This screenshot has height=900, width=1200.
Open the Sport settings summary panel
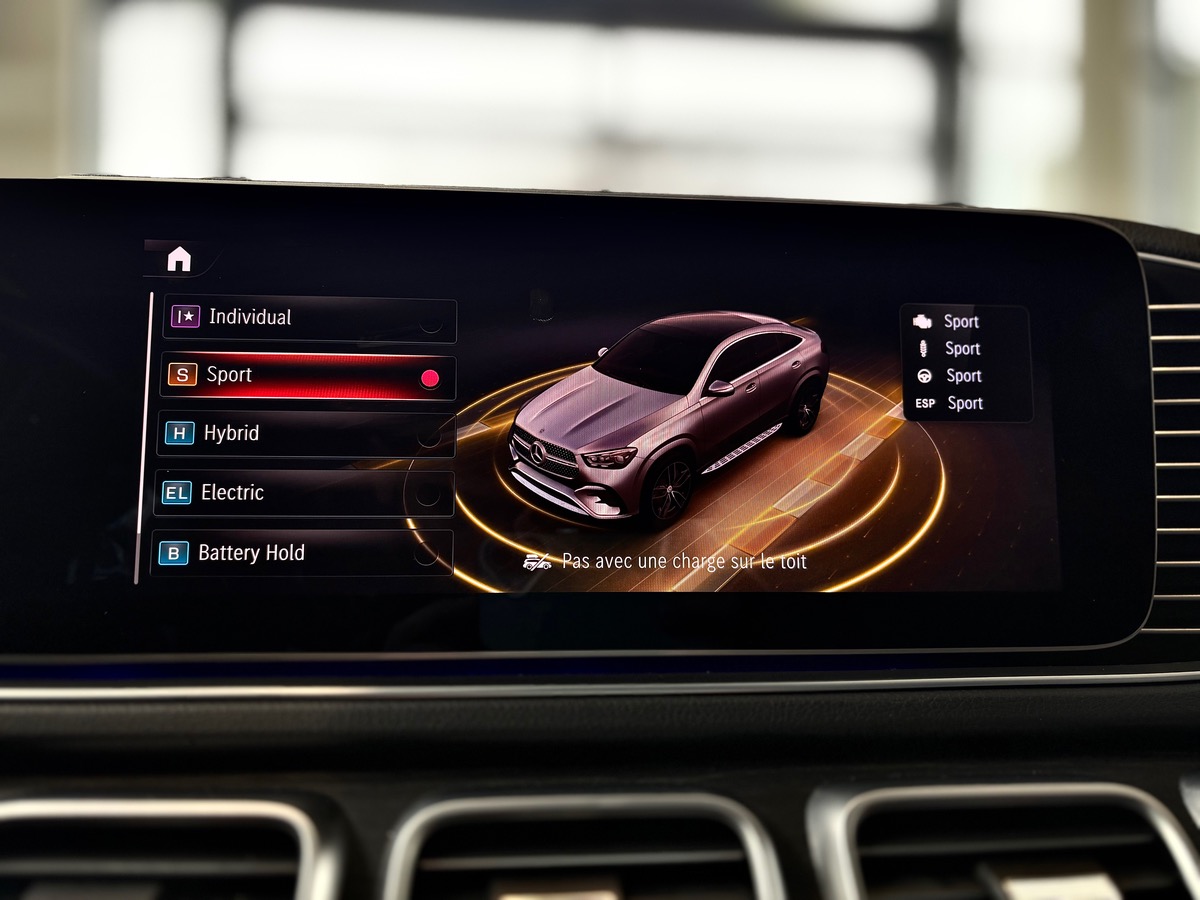[965, 363]
